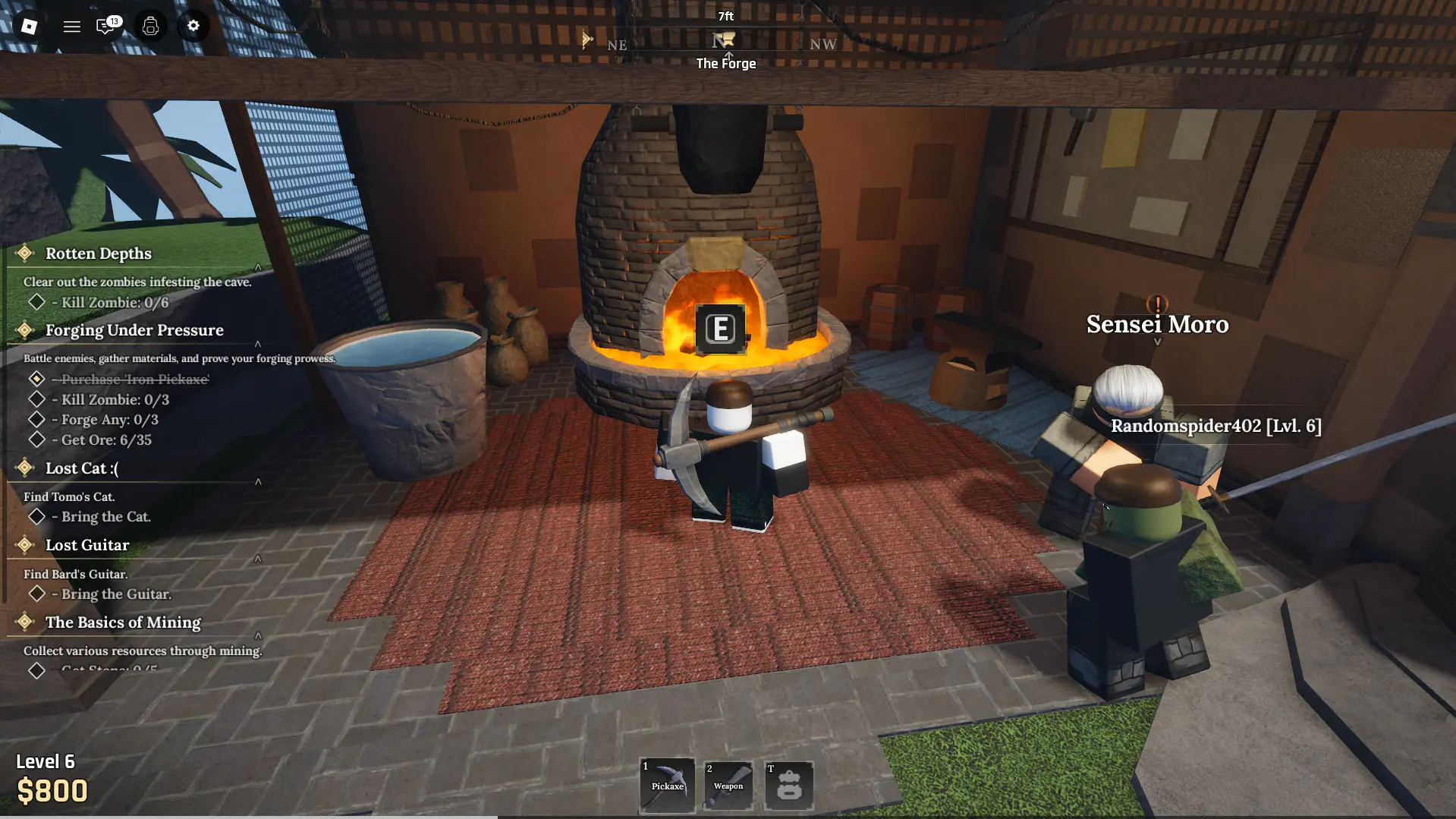Open the settings gear
The image size is (1456, 819).
click(x=193, y=26)
